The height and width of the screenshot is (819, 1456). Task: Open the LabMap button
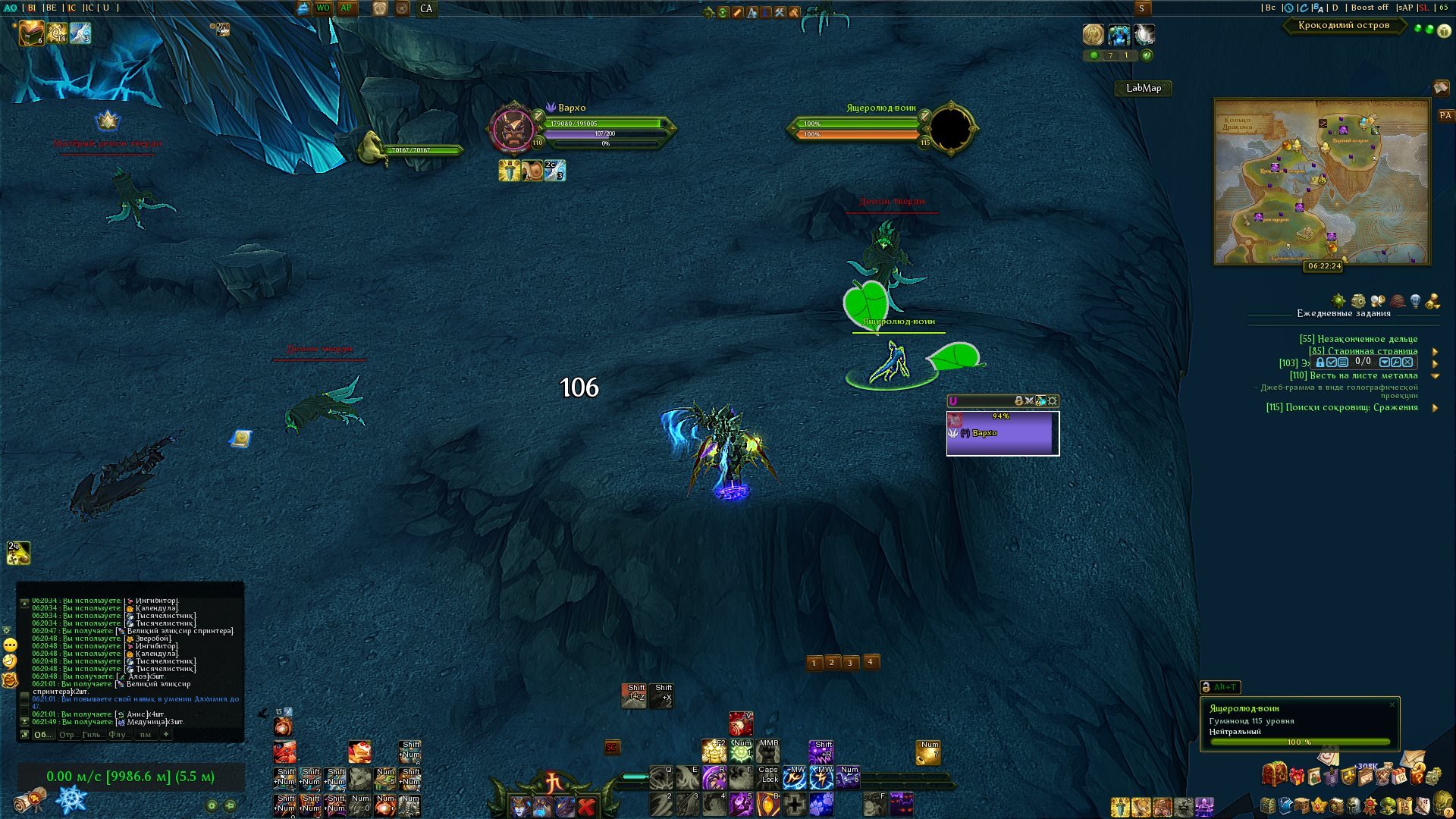click(1143, 88)
